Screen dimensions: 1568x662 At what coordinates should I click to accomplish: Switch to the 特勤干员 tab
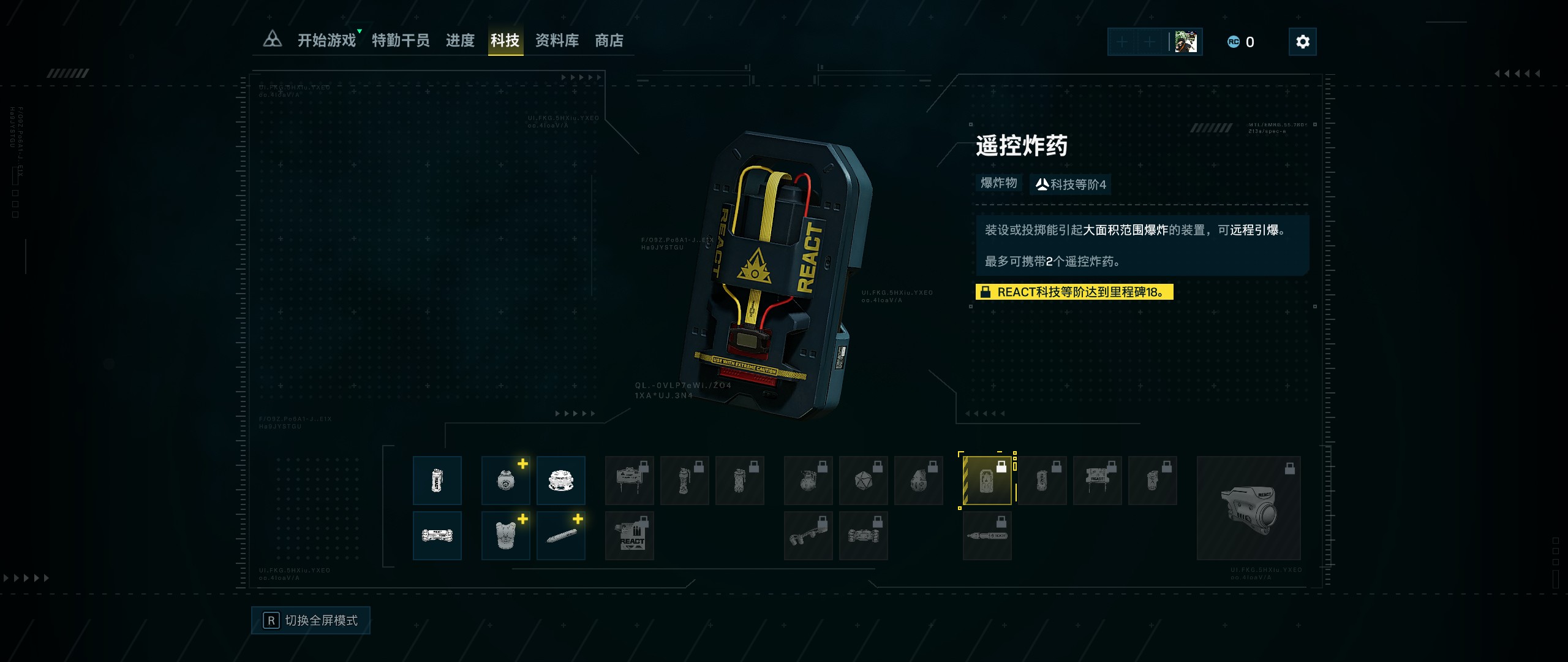(401, 40)
